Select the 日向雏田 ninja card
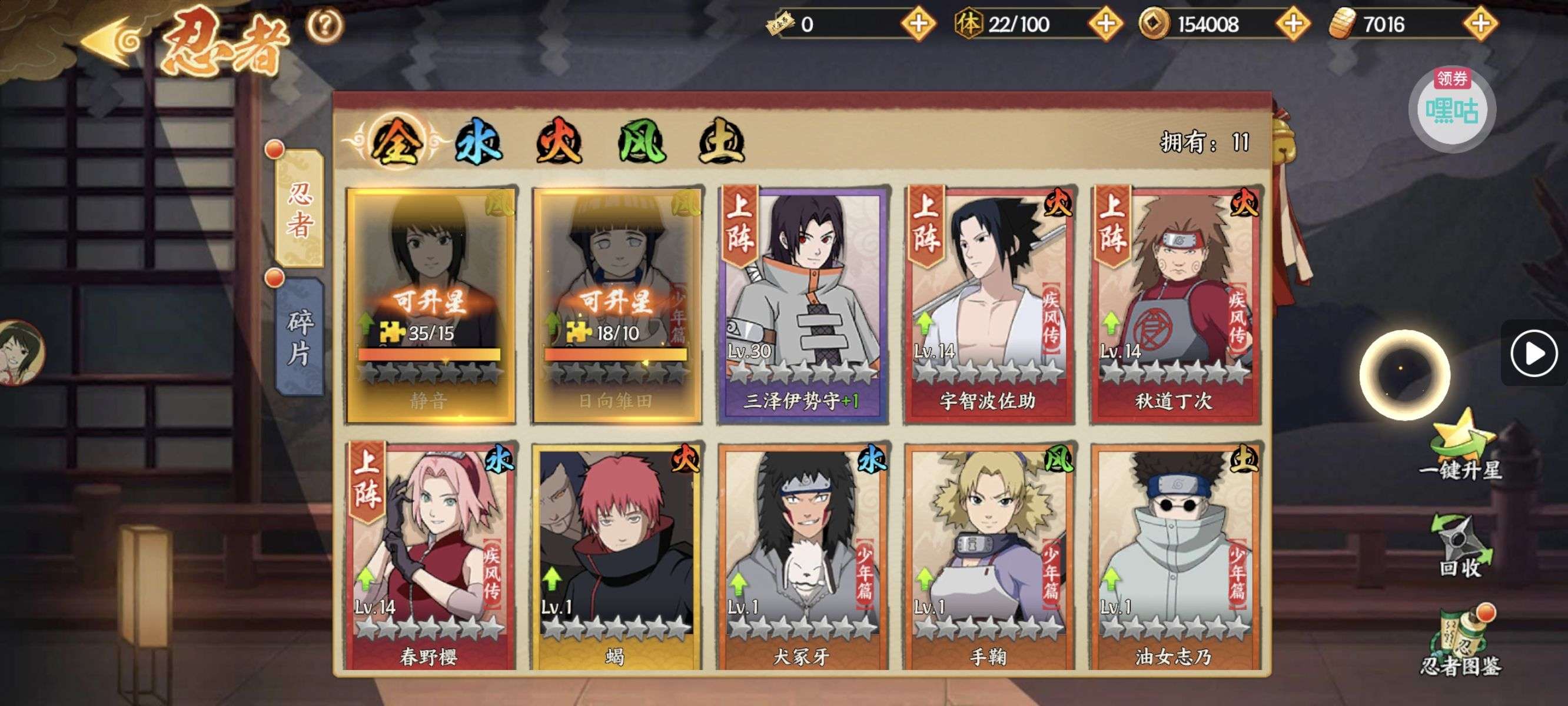Viewport: 1568px width, 706px height. 617,304
